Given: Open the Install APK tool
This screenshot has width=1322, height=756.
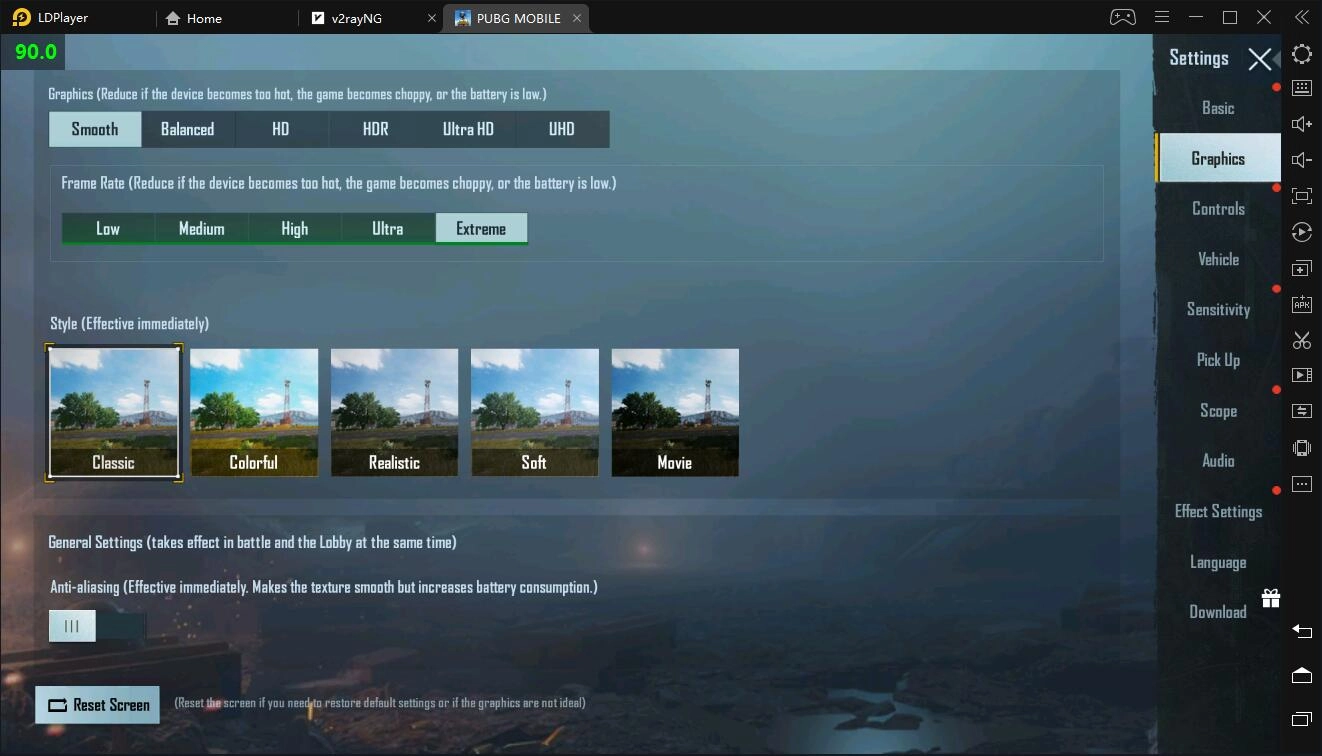Looking at the screenshot, I should 1301,303.
